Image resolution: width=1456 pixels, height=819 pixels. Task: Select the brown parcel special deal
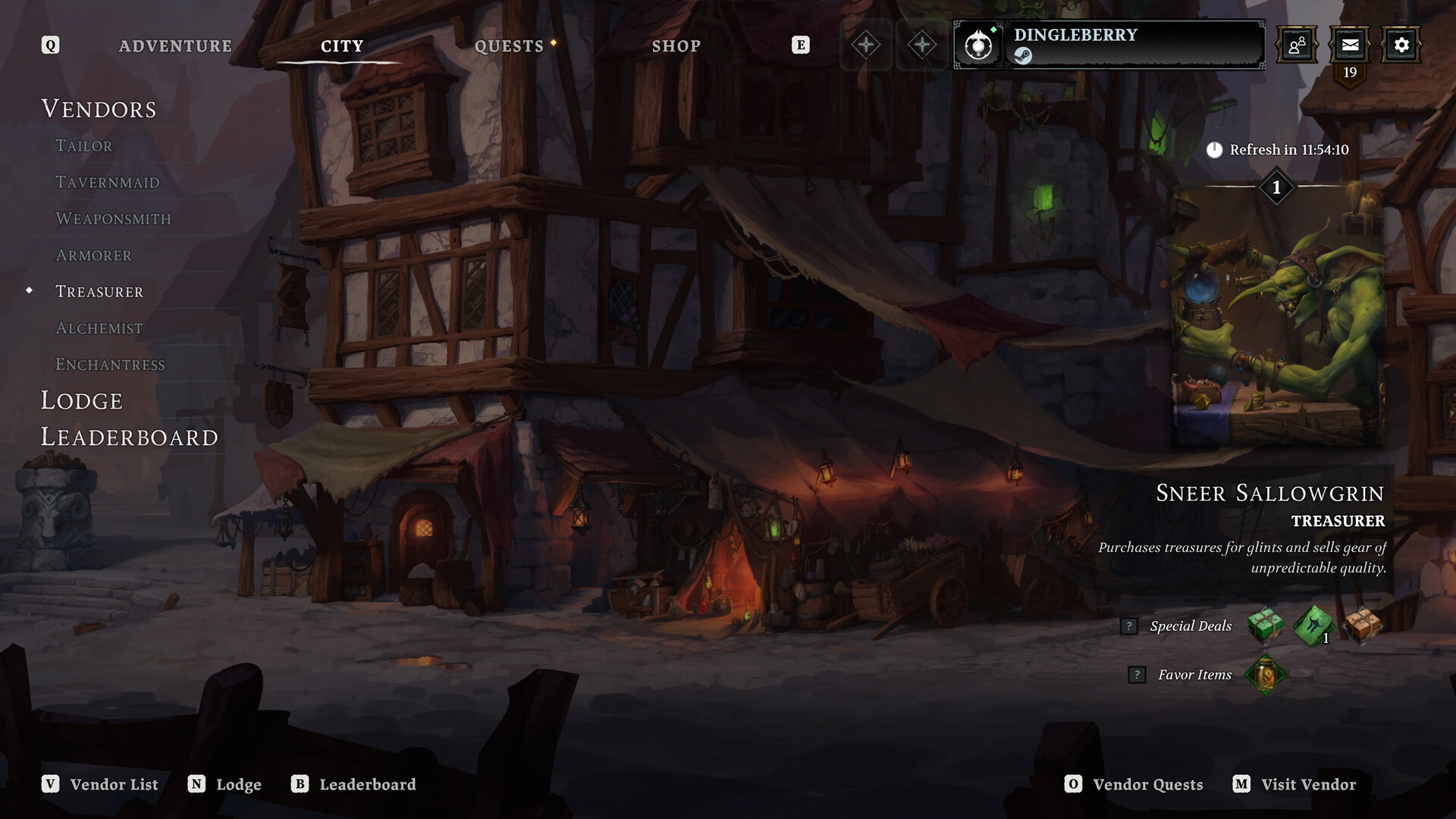pyautogui.click(x=1363, y=626)
